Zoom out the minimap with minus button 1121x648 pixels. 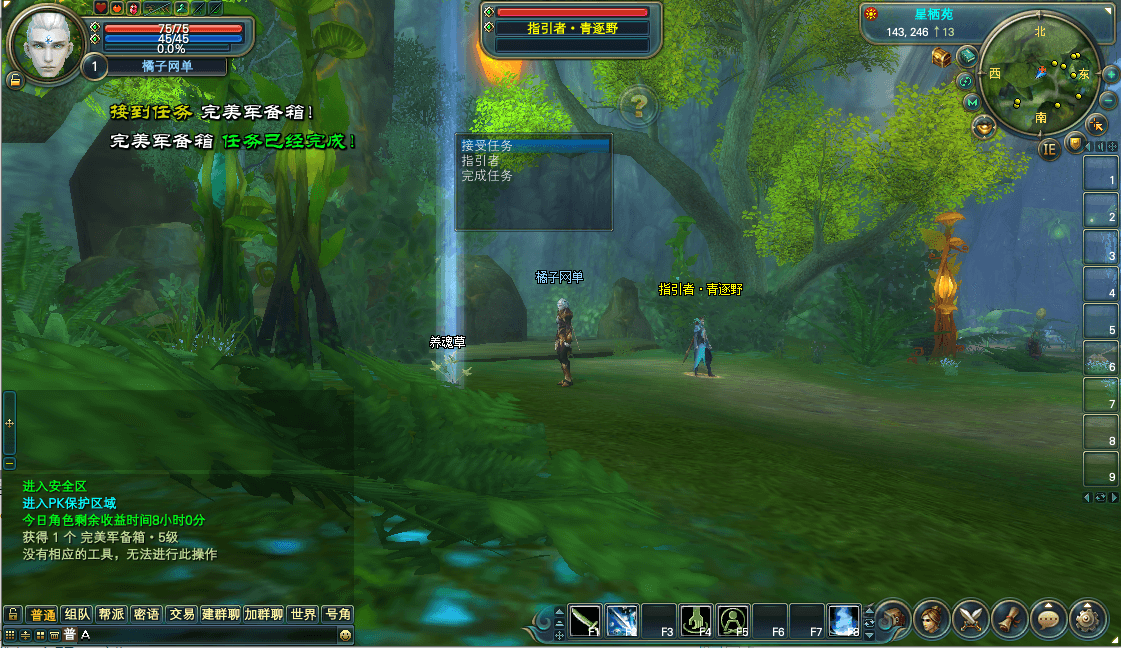pos(1108,101)
